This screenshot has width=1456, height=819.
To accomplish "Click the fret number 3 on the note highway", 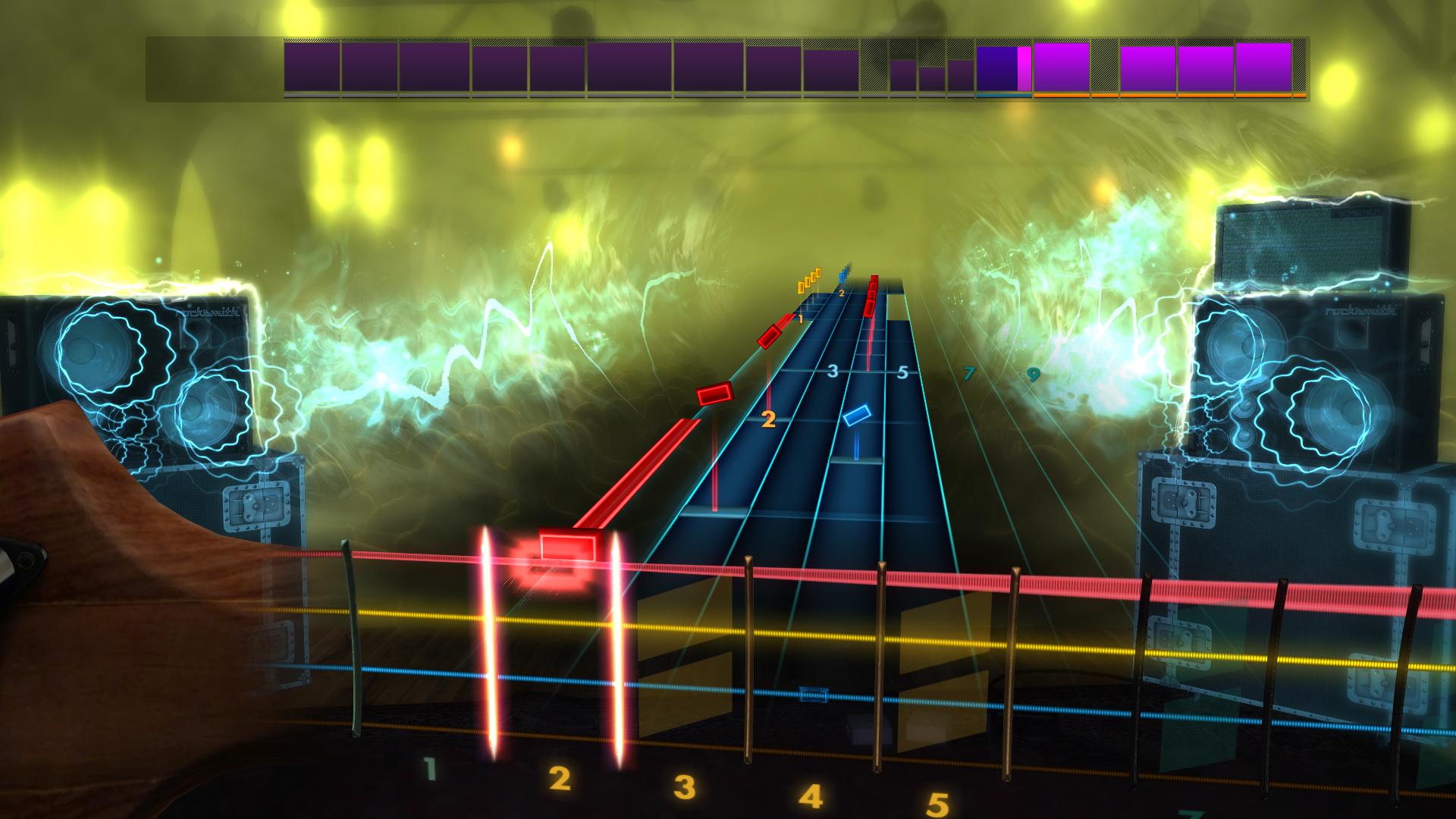I will click(831, 371).
